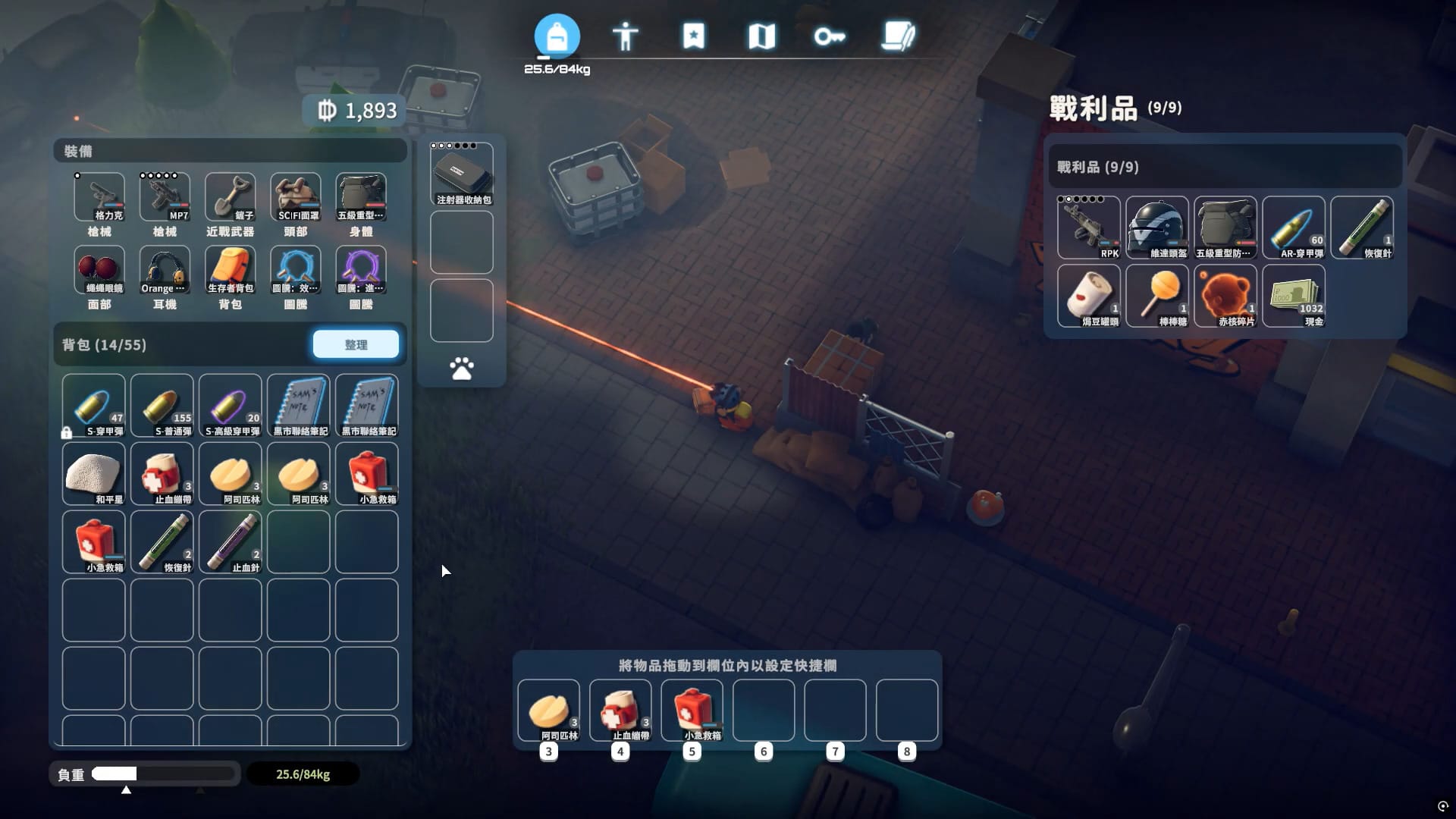
Task: Select the SCIFI mask head slot
Action: tap(296, 197)
